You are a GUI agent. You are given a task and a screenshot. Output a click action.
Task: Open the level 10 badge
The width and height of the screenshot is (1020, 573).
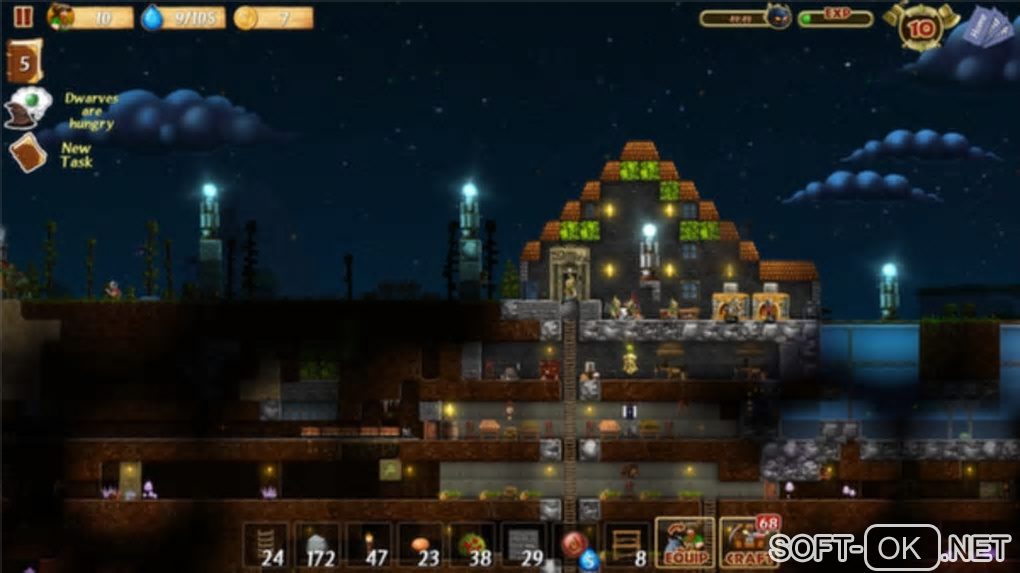tap(921, 27)
